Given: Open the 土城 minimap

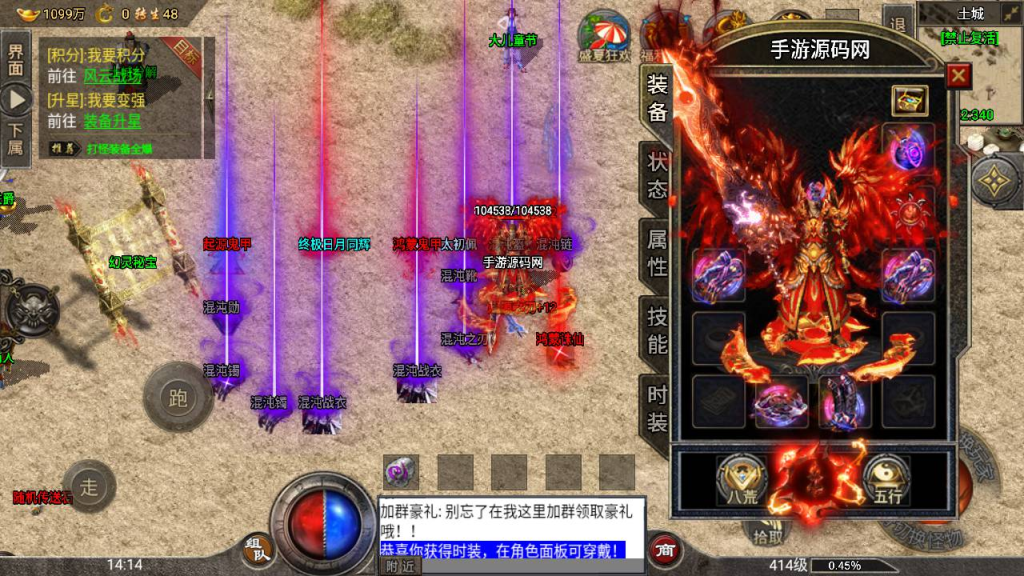Looking at the screenshot, I should coord(970,60).
